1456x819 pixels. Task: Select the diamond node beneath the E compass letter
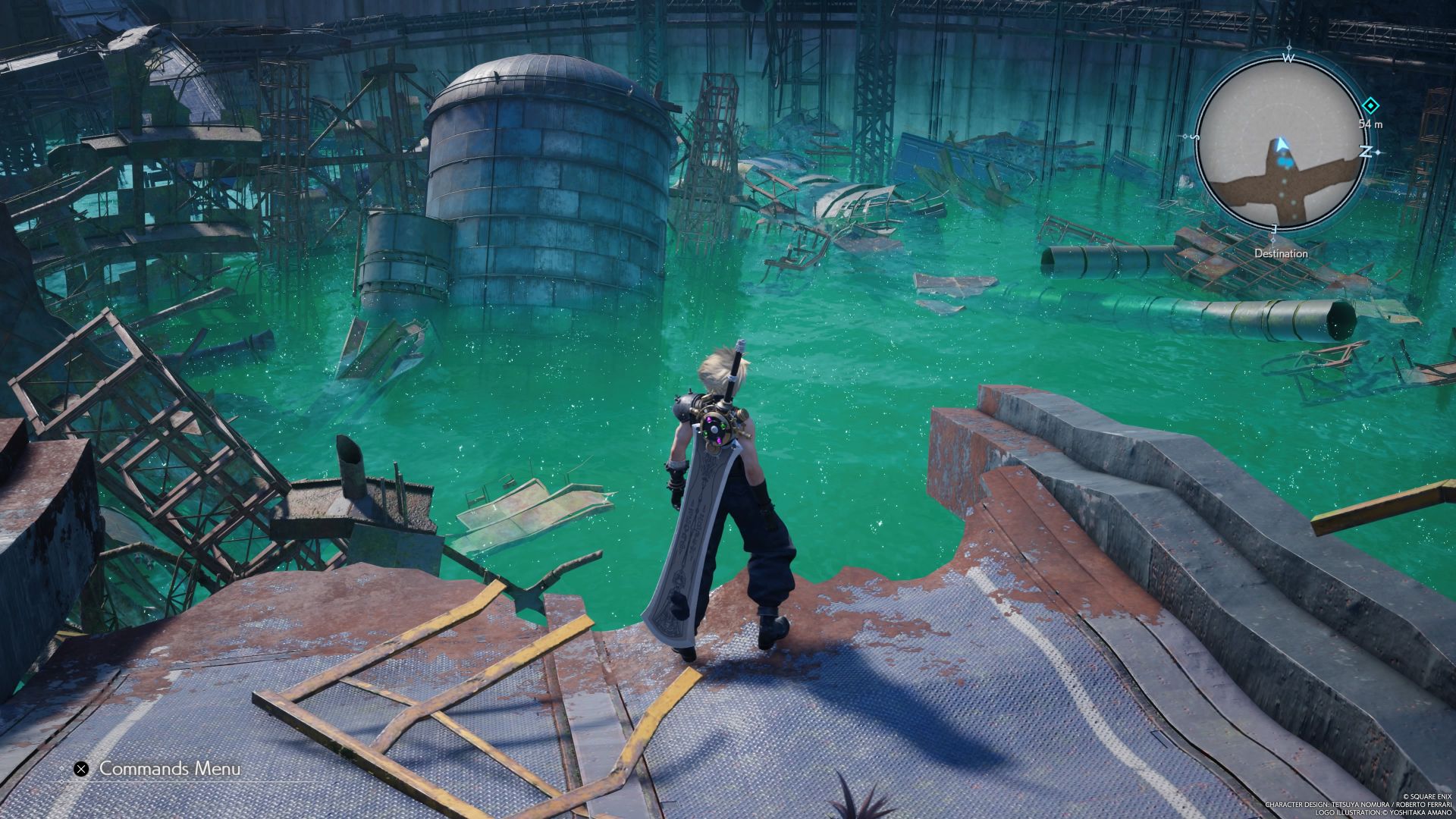(1273, 240)
